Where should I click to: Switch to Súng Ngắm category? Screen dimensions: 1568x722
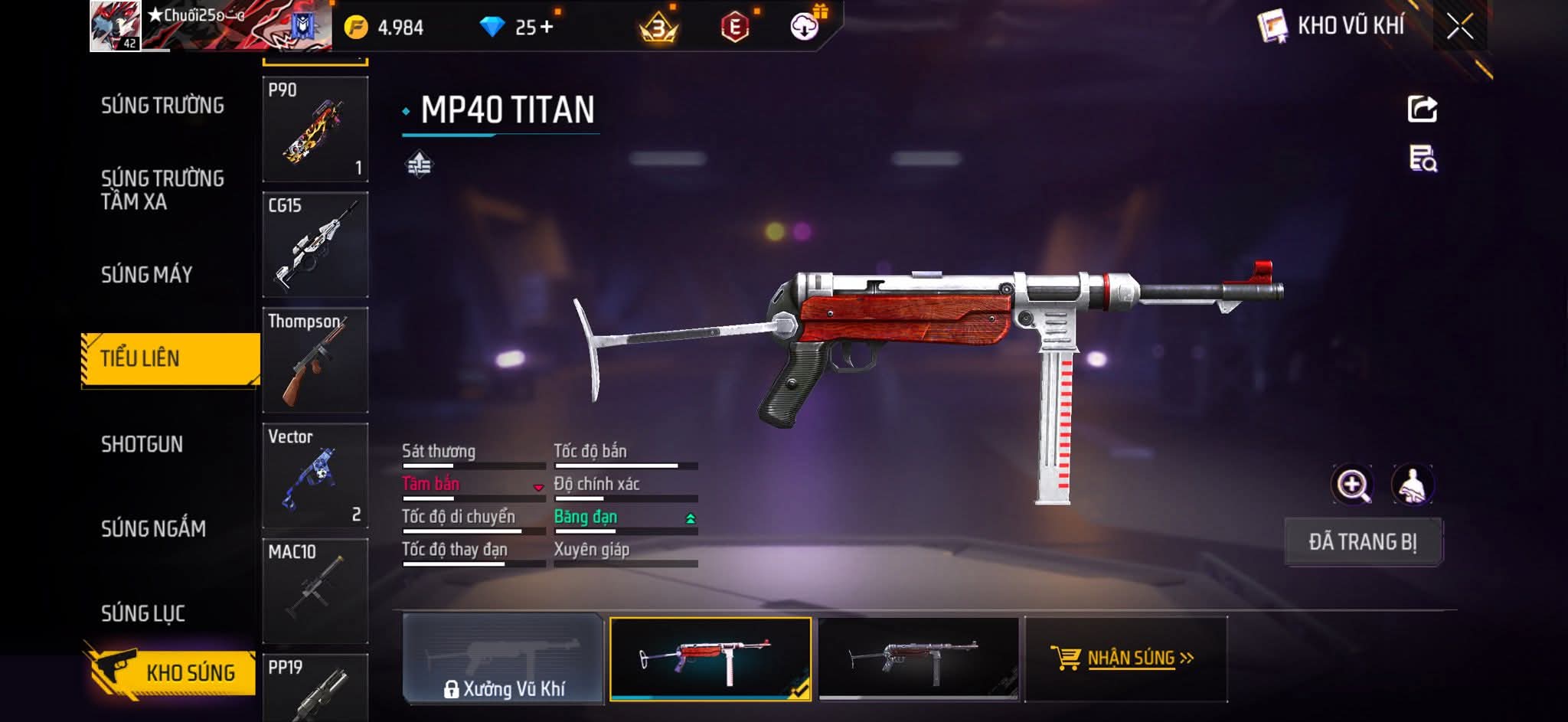[x=153, y=529]
